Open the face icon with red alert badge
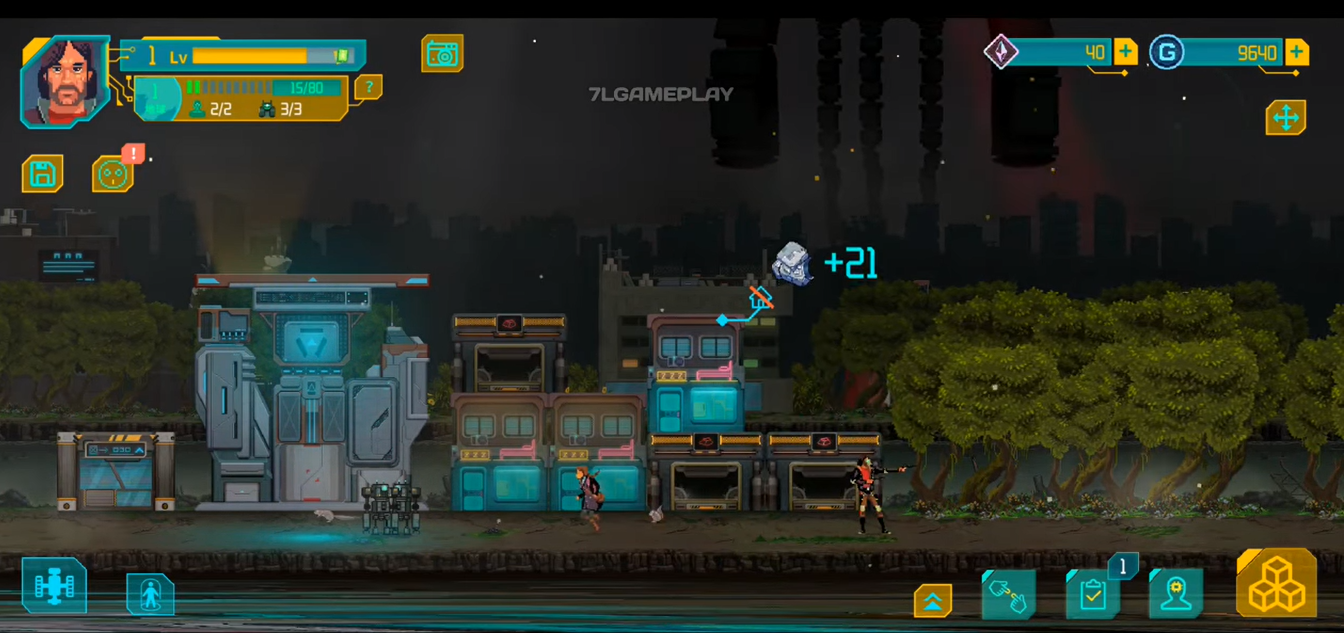Screen dimensions: 1344x633 point(112,174)
